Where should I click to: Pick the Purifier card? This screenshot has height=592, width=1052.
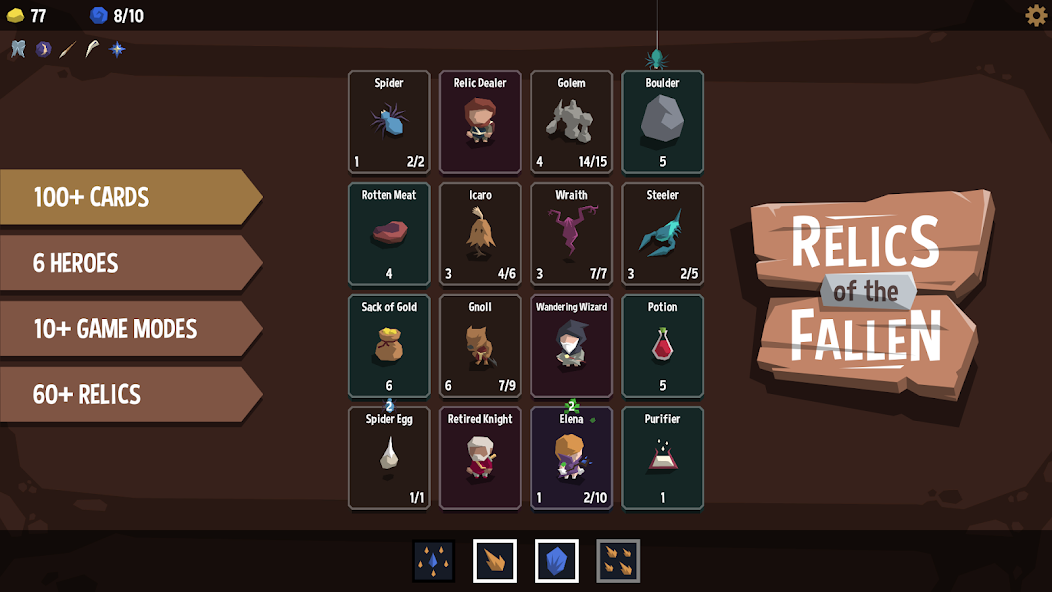tap(662, 458)
